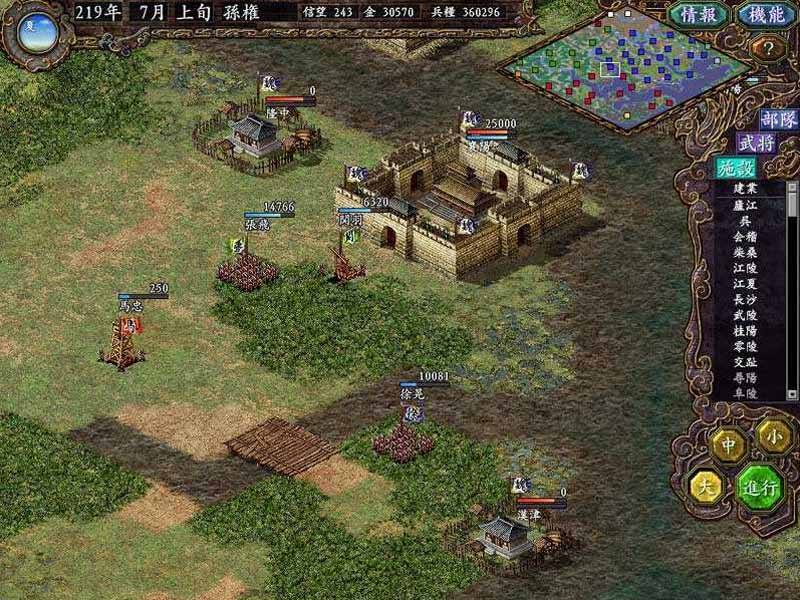Select 会稽 in the city list
Viewport: 800px width, 600px height.
pos(745,236)
